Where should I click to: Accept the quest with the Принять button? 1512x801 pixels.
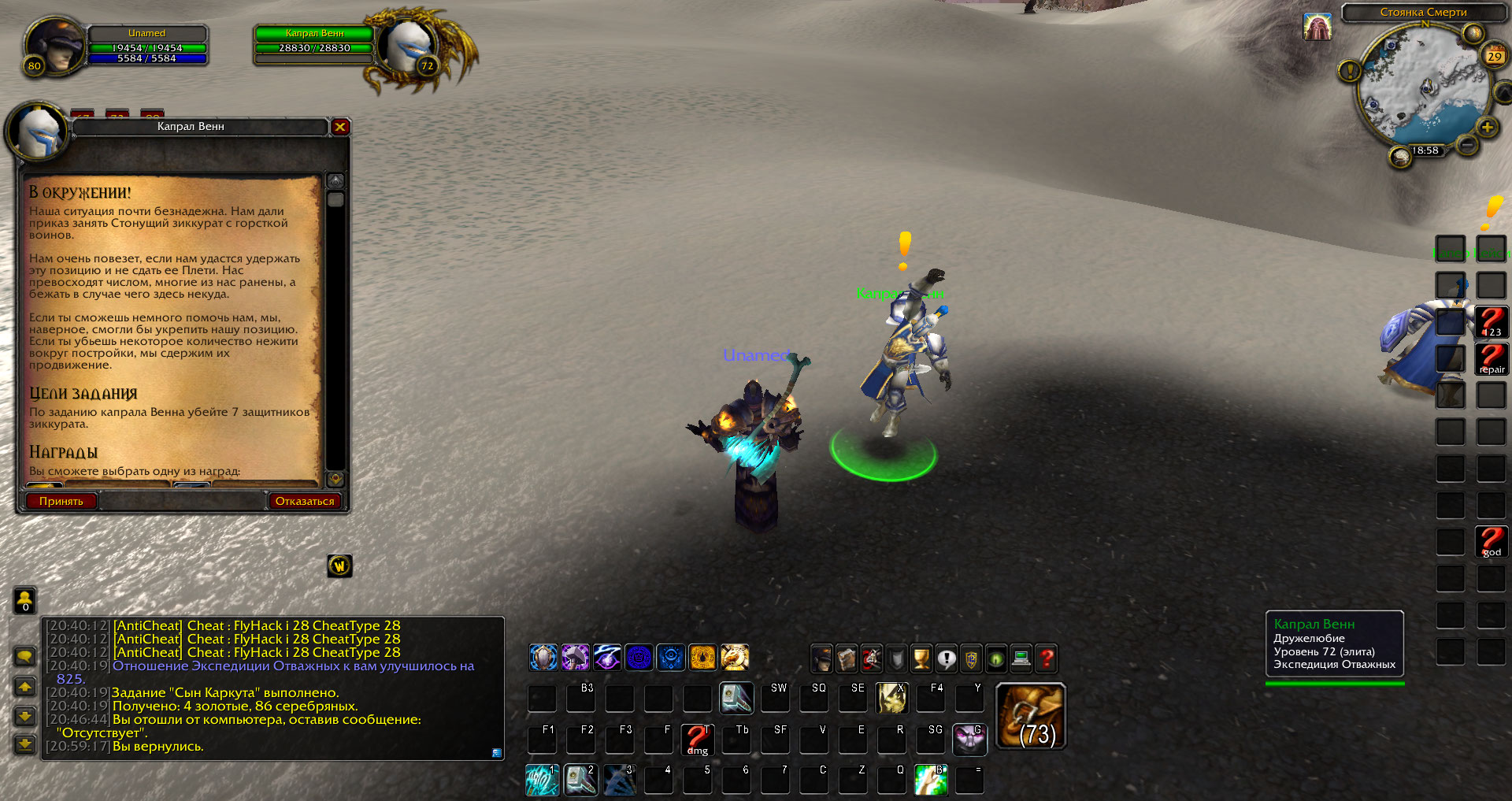(x=61, y=501)
